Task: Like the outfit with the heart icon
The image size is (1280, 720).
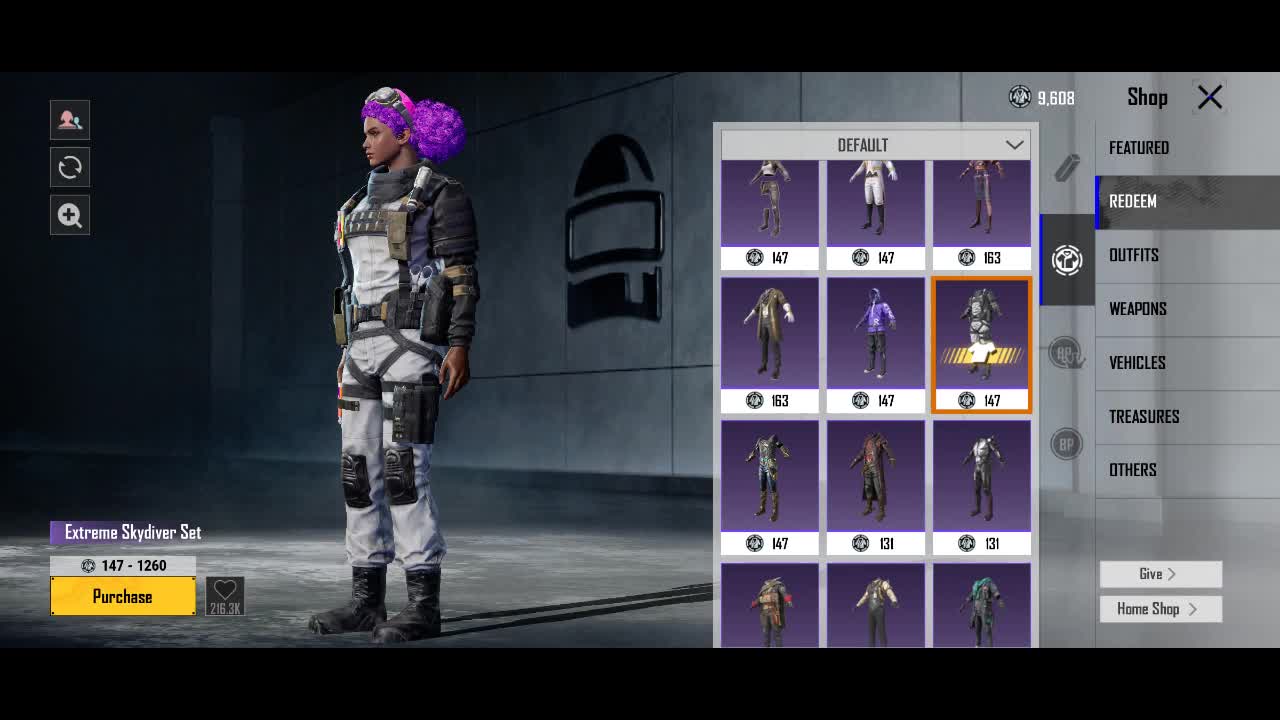Action: [225, 596]
